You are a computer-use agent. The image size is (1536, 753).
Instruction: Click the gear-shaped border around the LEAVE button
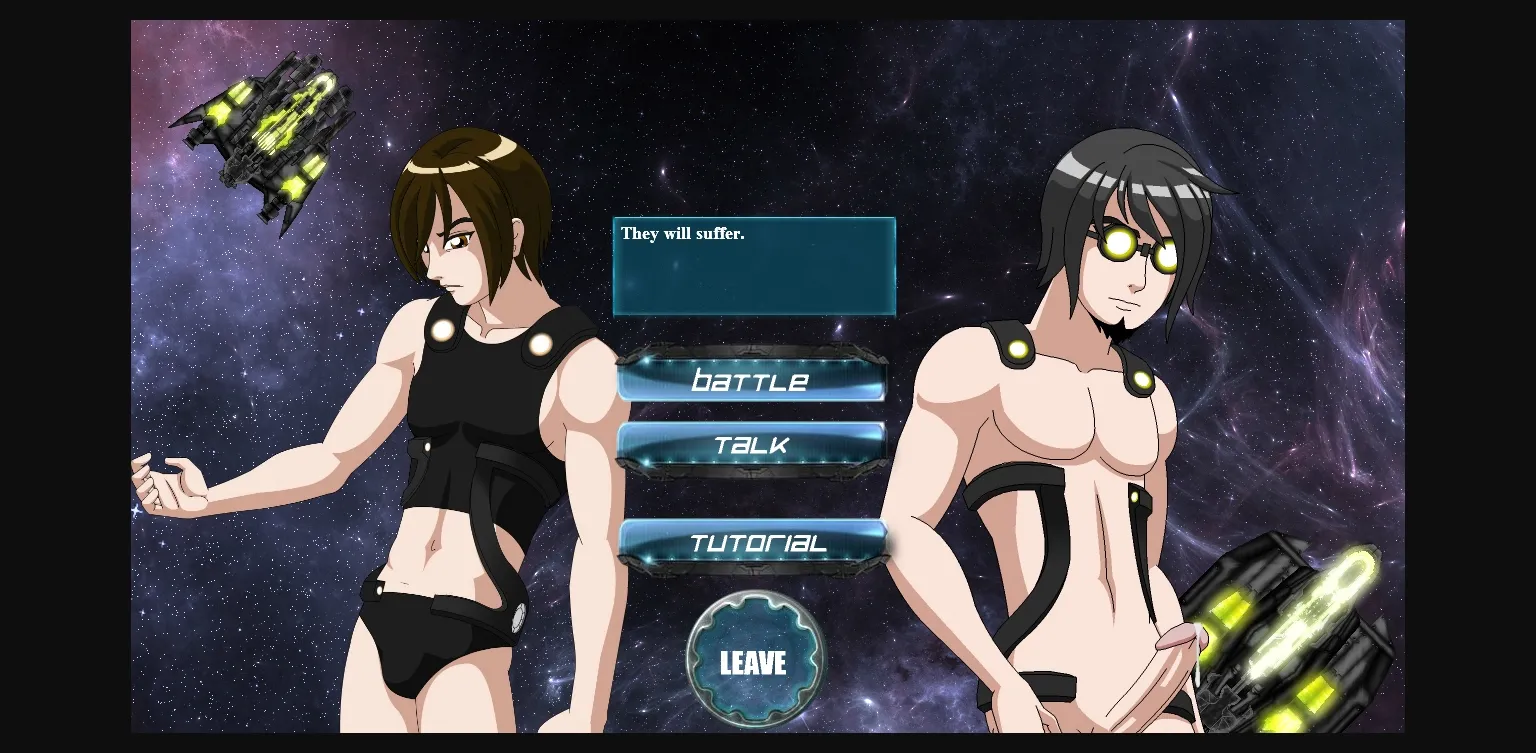tap(756, 605)
